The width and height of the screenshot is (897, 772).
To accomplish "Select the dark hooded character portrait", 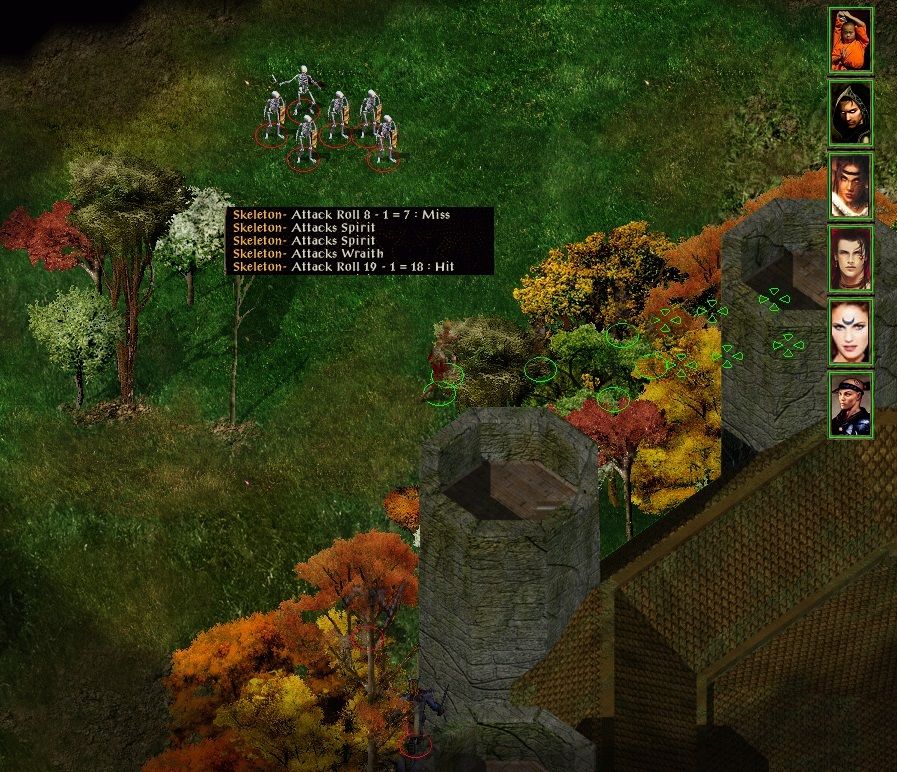I will (850, 113).
